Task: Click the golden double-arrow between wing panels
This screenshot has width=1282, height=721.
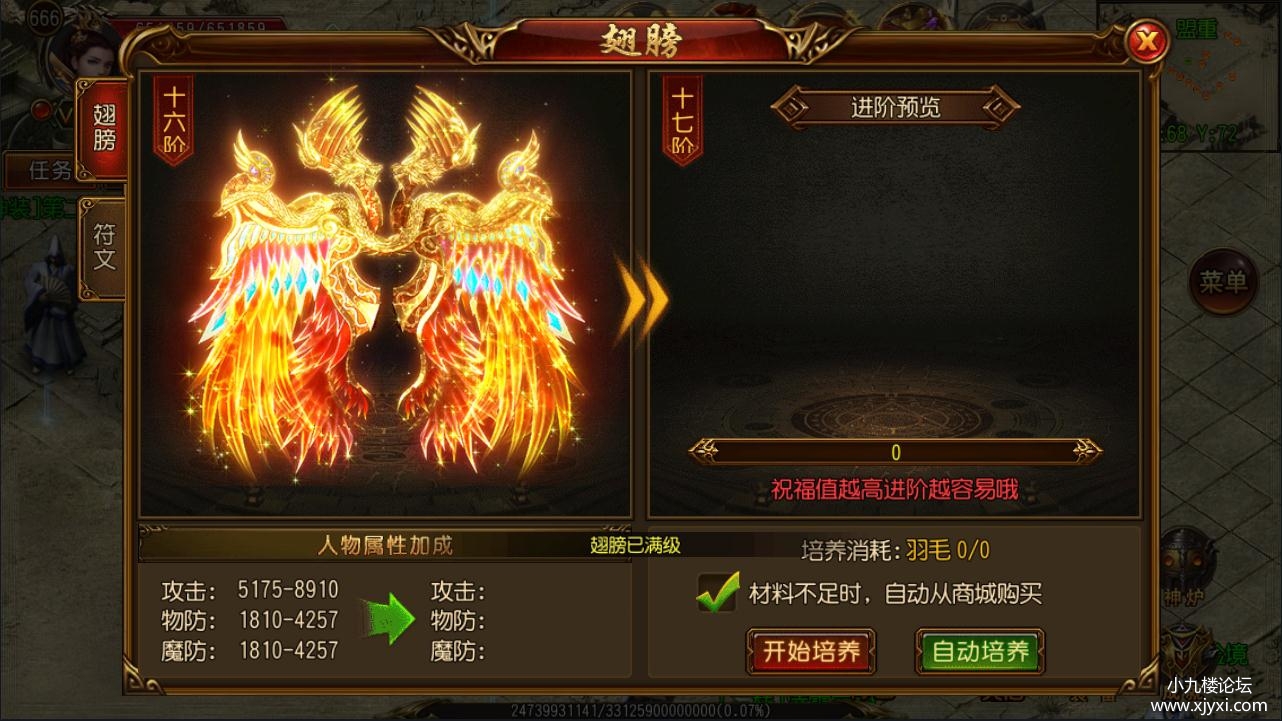Action: 646,301
